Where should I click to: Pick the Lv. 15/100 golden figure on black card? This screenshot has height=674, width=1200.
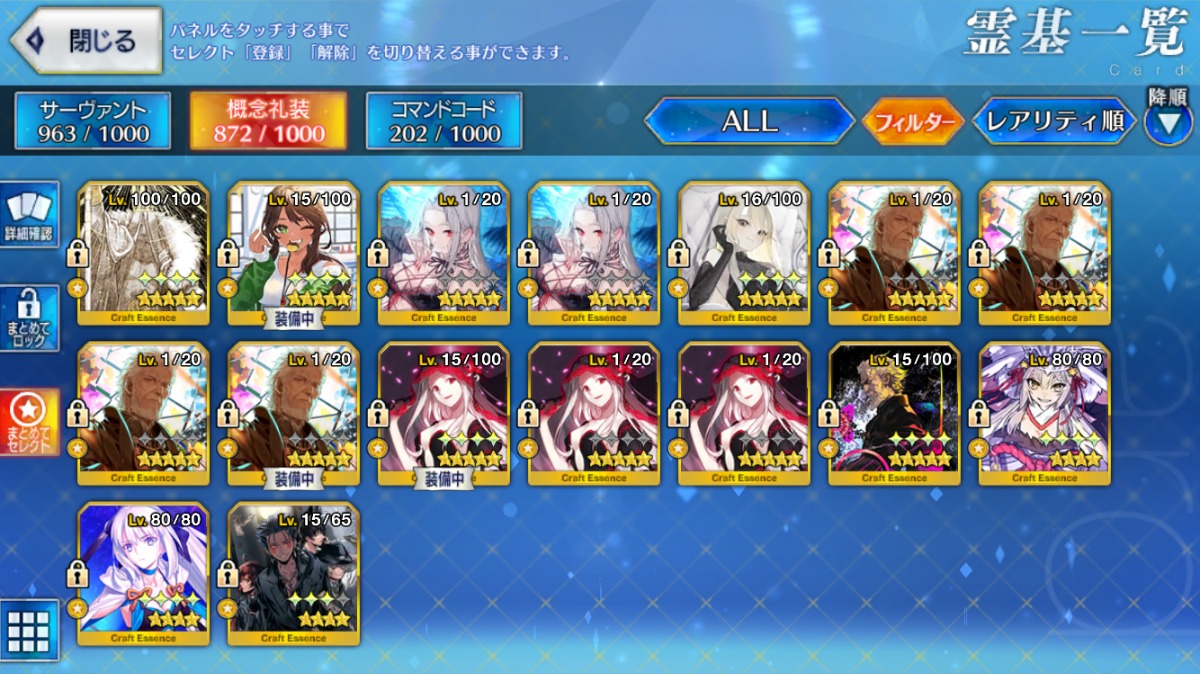tap(893, 413)
